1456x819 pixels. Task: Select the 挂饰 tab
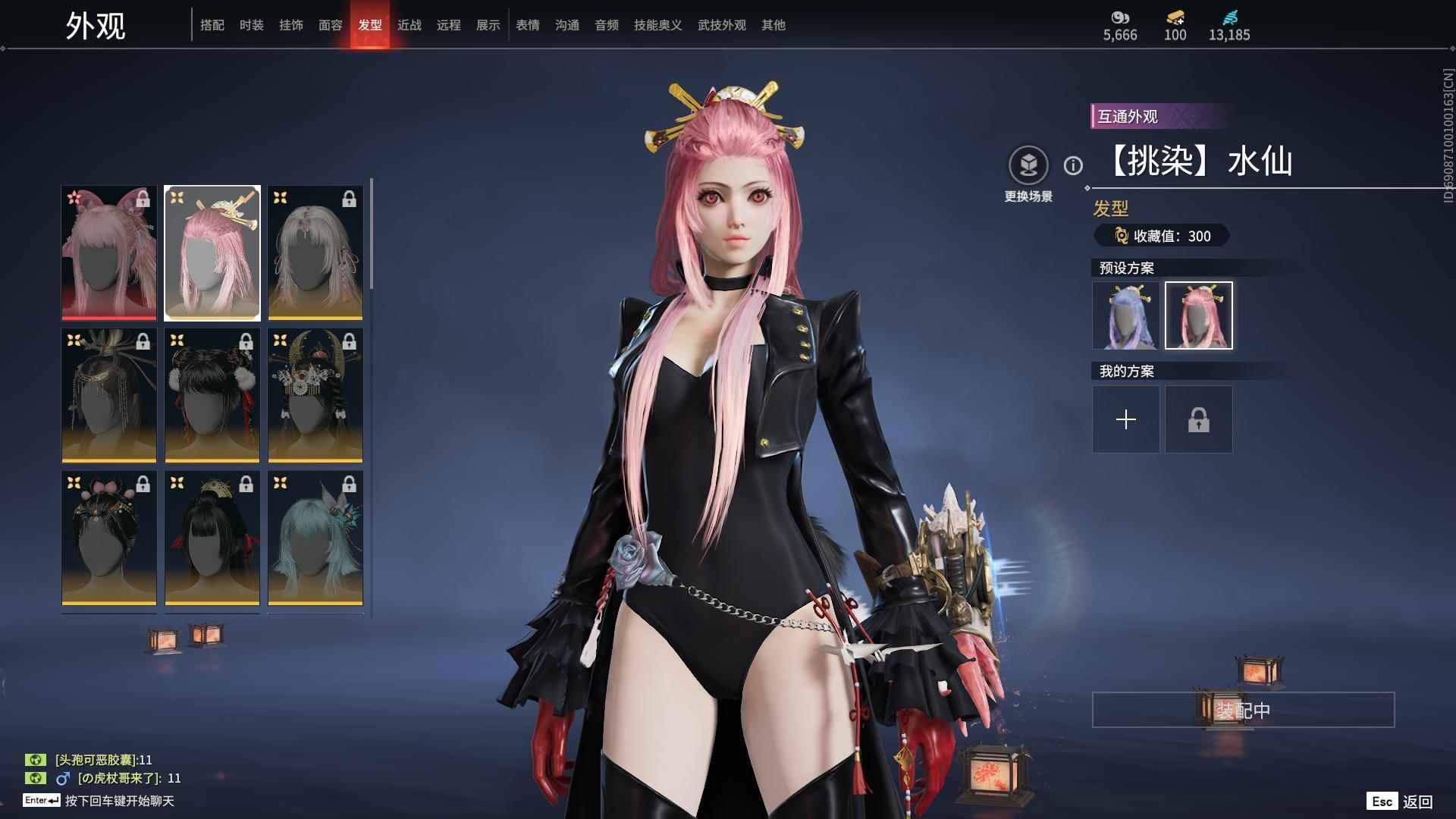(291, 25)
